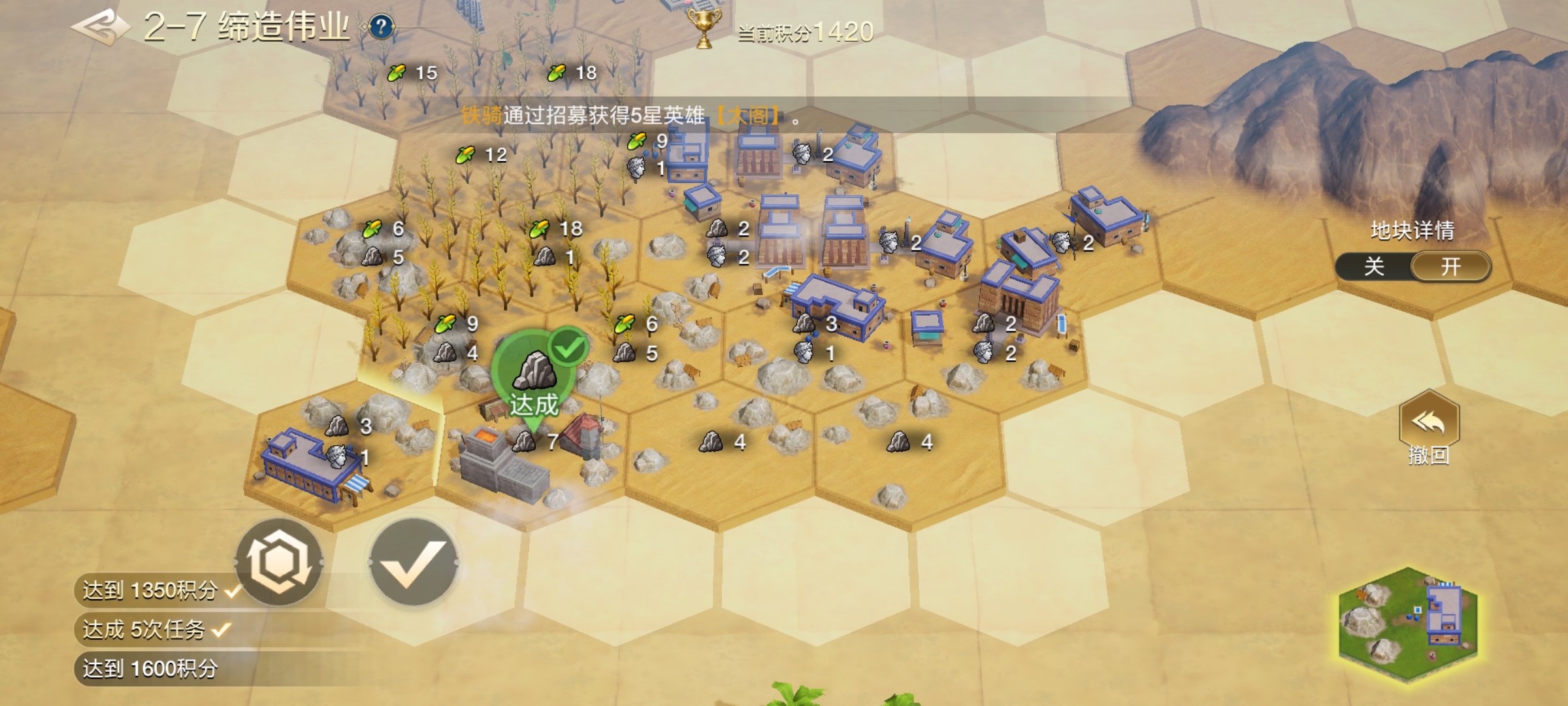Image resolution: width=1568 pixels, height=706 pixels.
Task: Open the help question mark icon
Action: point(381,27)
